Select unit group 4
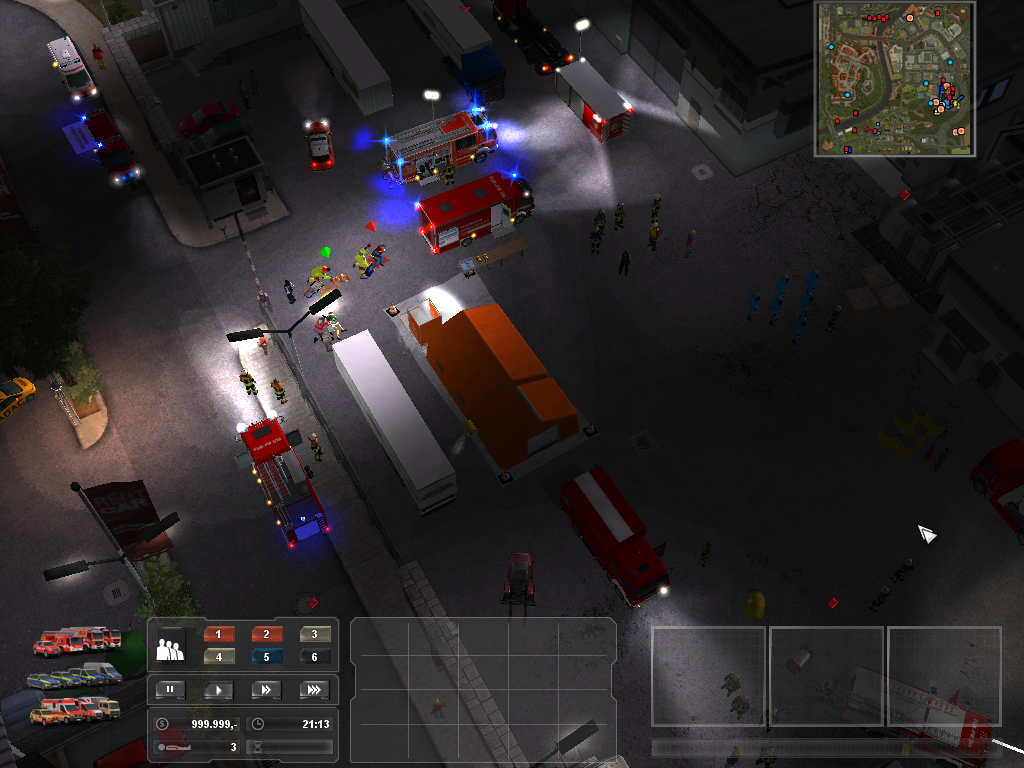1024x768 pixels. point(219,657)
